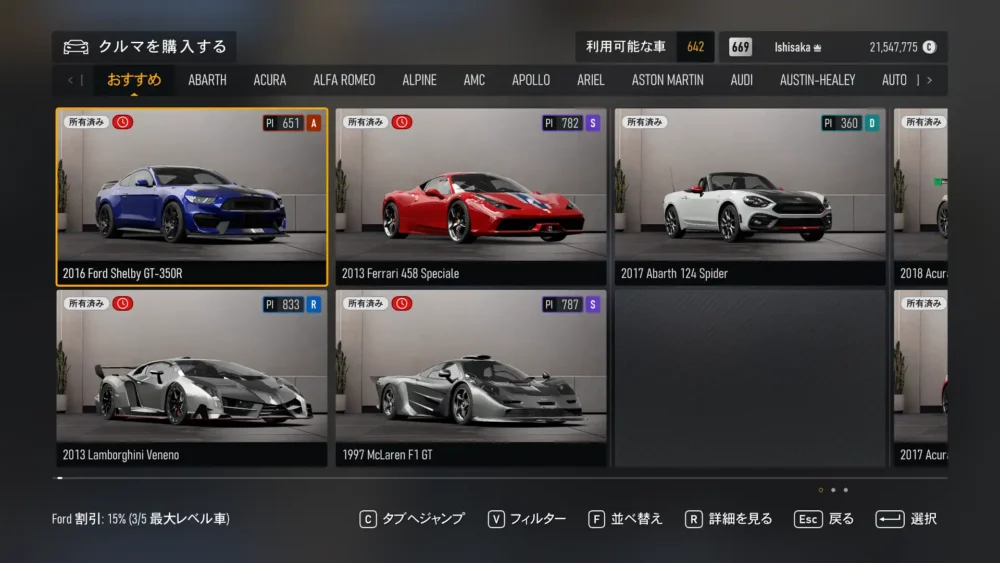Select the 2013 Lamborghini Veneno car
This screenshot has width=1000, height=563.
[191, 378]
